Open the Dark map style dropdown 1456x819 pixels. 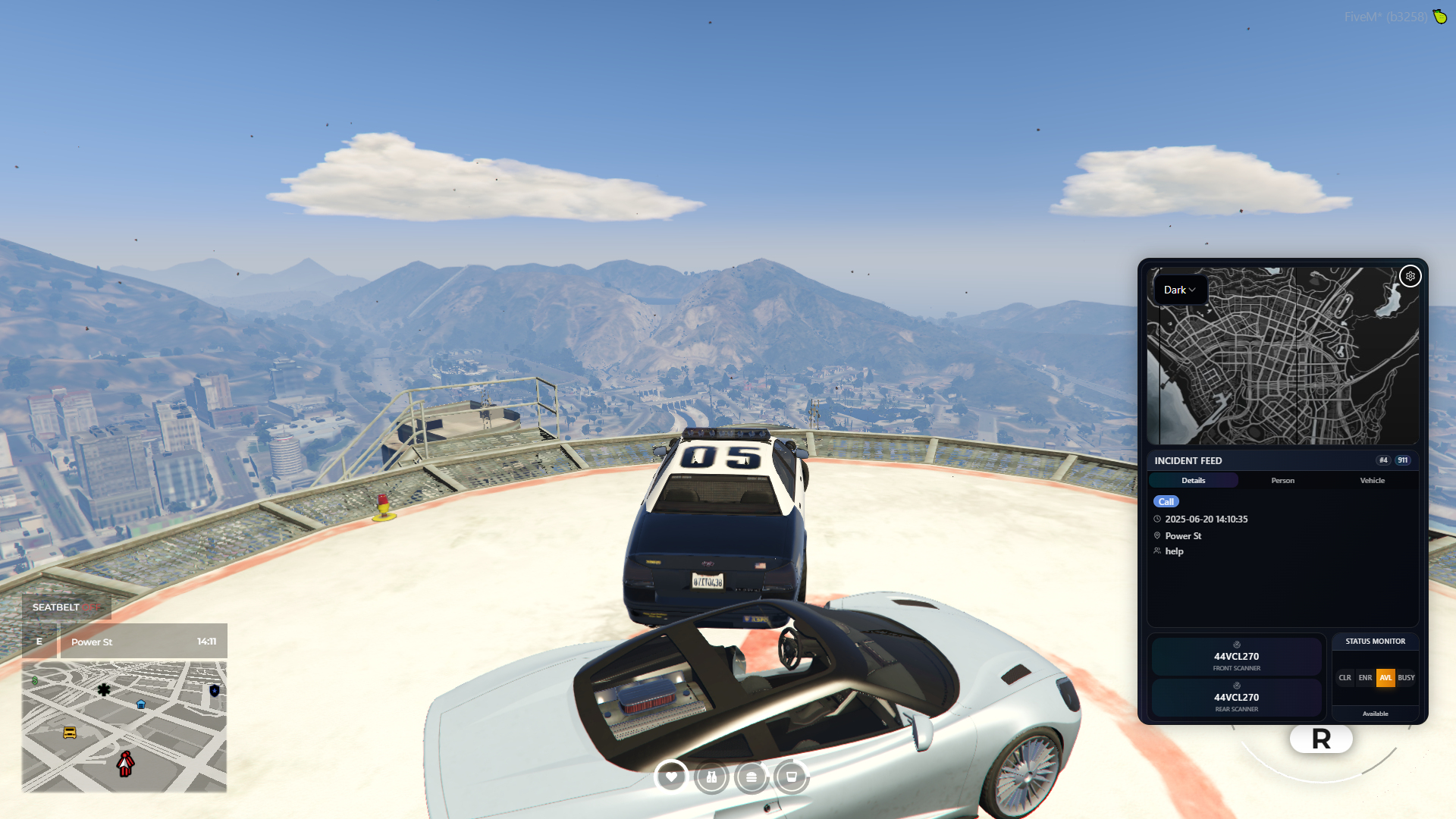pyautogui.click(x=1179, y=290)
